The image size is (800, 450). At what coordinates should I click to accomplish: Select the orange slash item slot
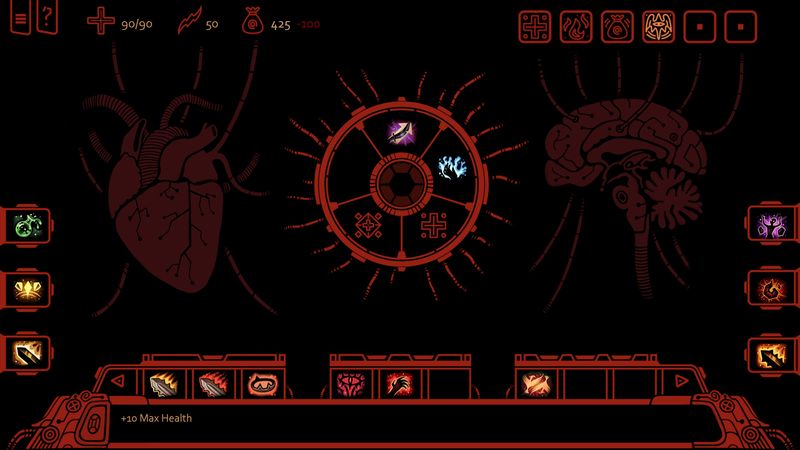tap(534, 383)
